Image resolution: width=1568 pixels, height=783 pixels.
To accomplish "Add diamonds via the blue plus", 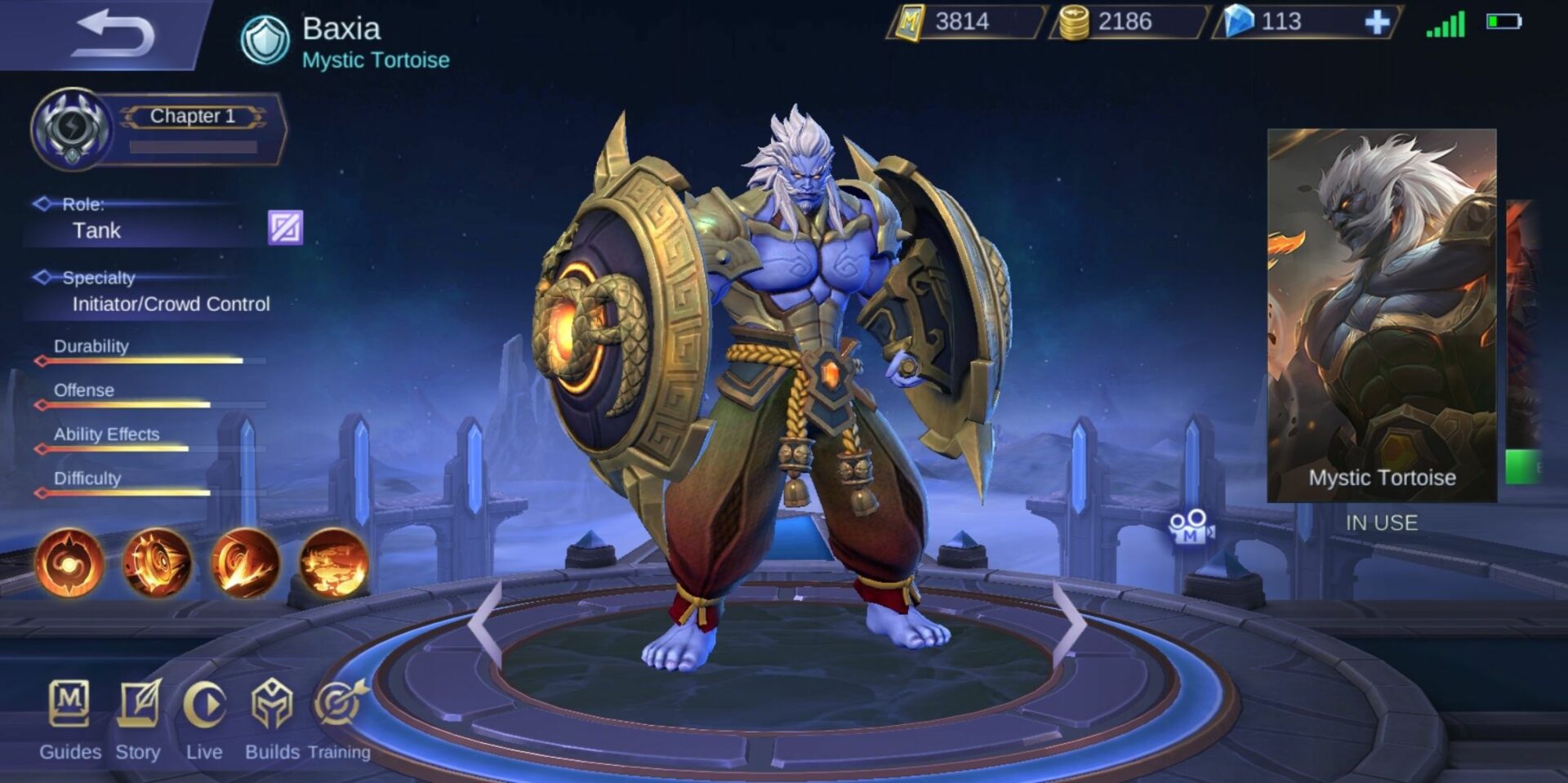I will (x=1376, y=23).
